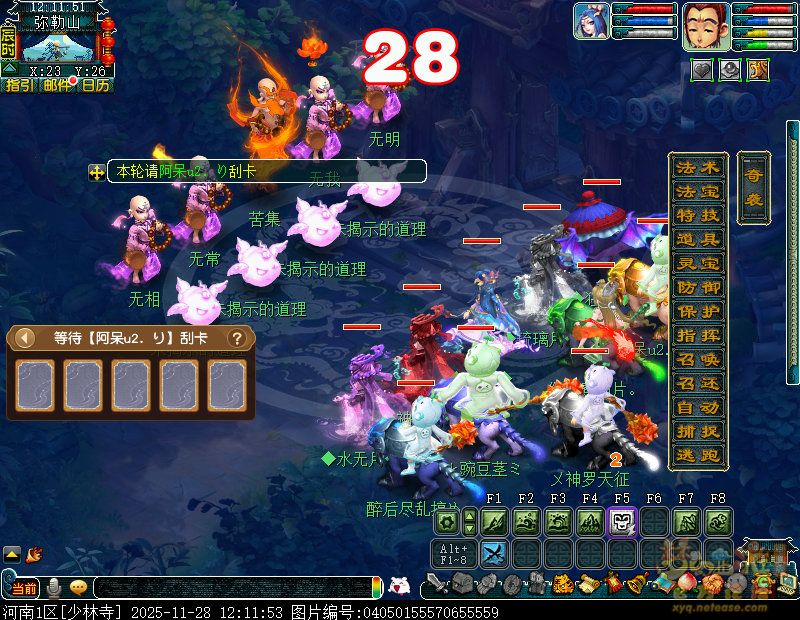Choose 逃跑 (Flee) from battle

[697, 455]
